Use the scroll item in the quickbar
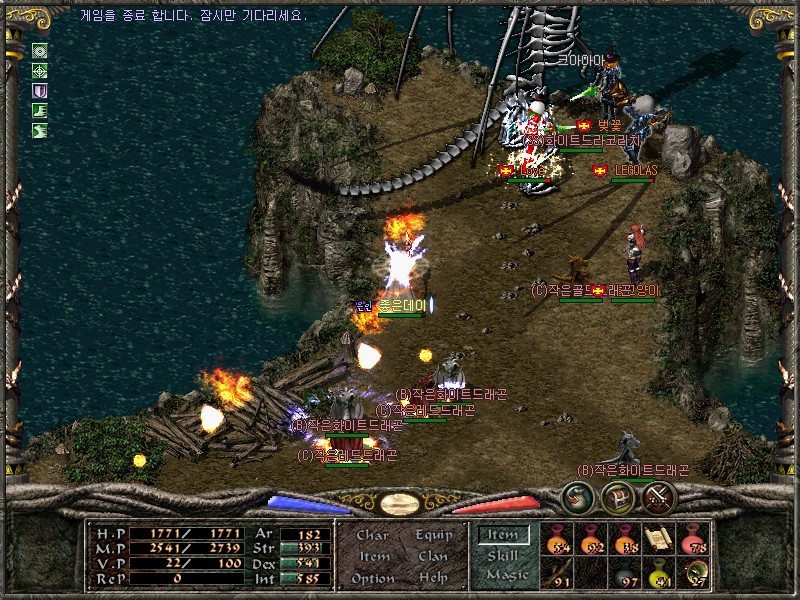Viewport: 800px width, 600px height. pos(659,539)
